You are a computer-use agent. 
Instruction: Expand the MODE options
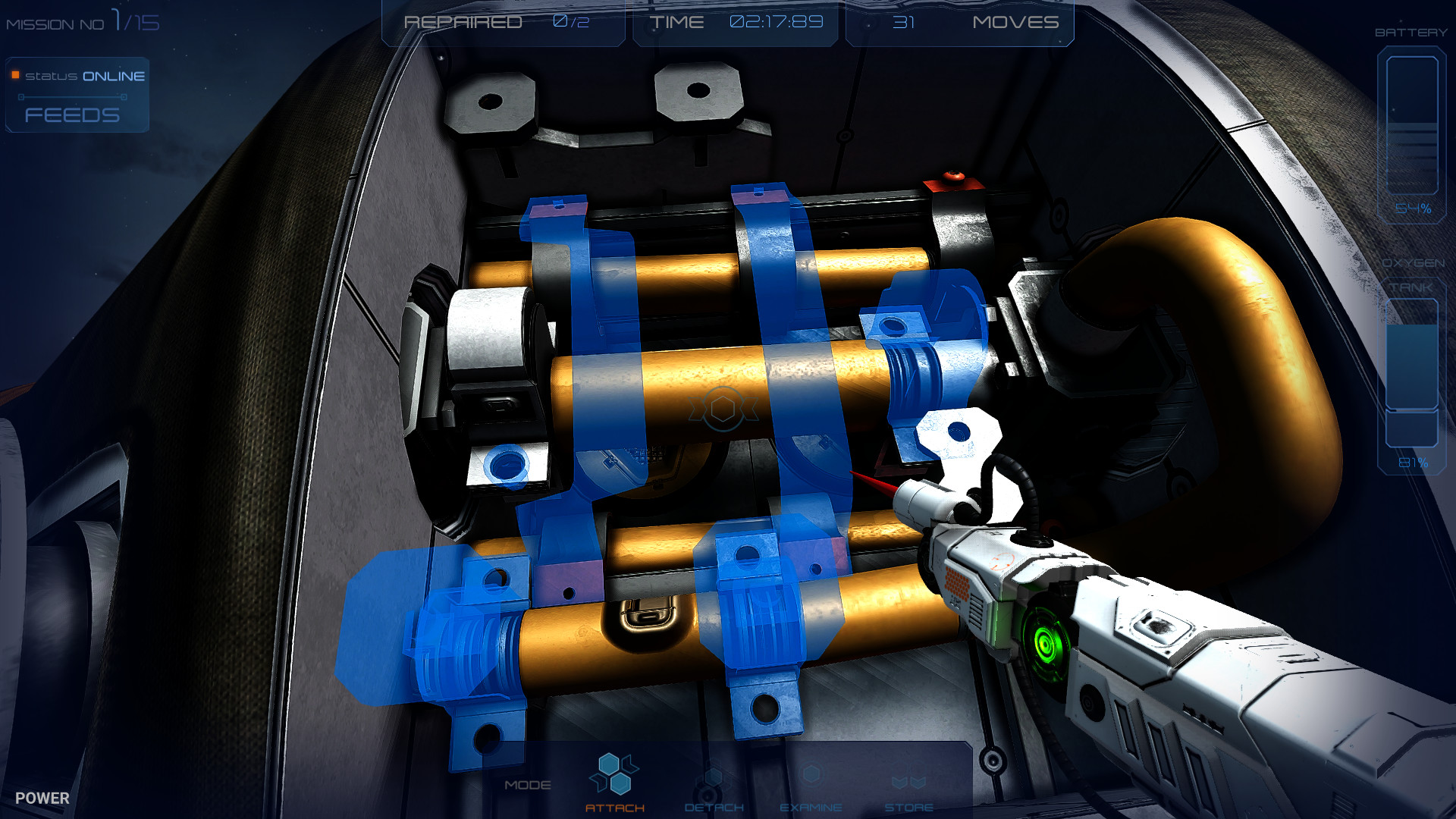pyautogui.click(x=529, y=785)
